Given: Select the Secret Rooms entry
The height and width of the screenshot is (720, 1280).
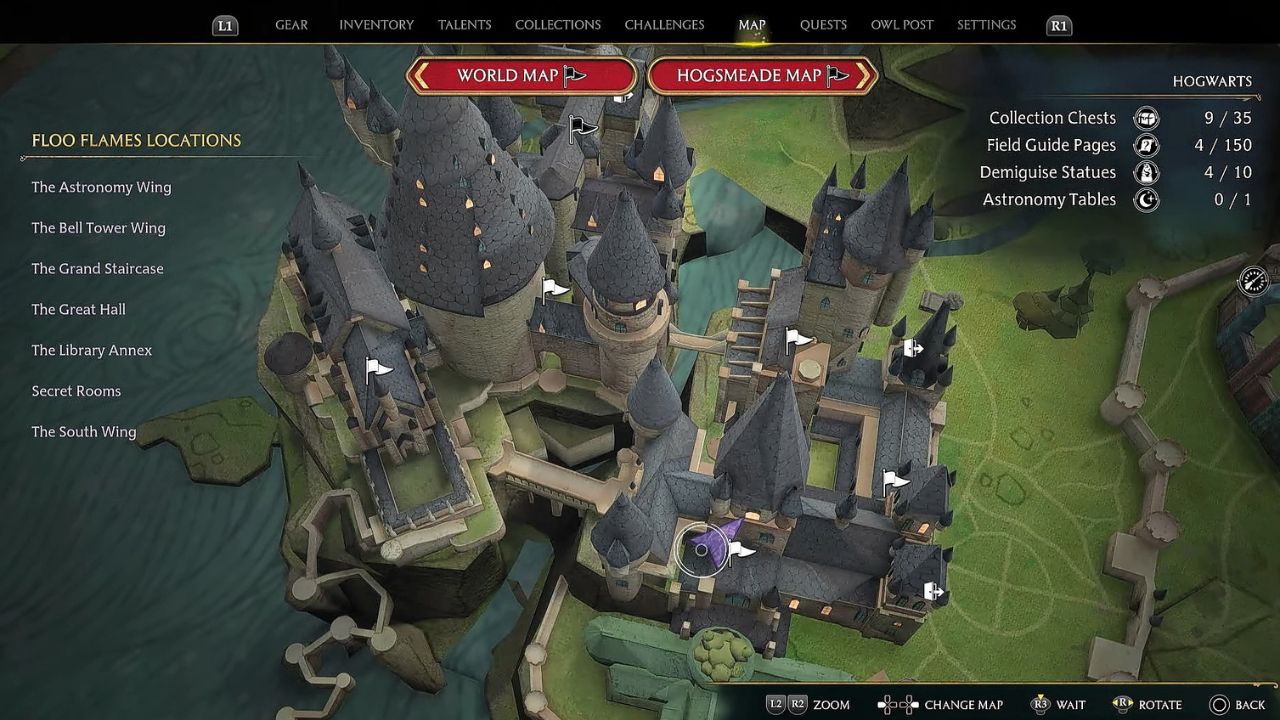Looking at the screenshot, I should (76, 391).
